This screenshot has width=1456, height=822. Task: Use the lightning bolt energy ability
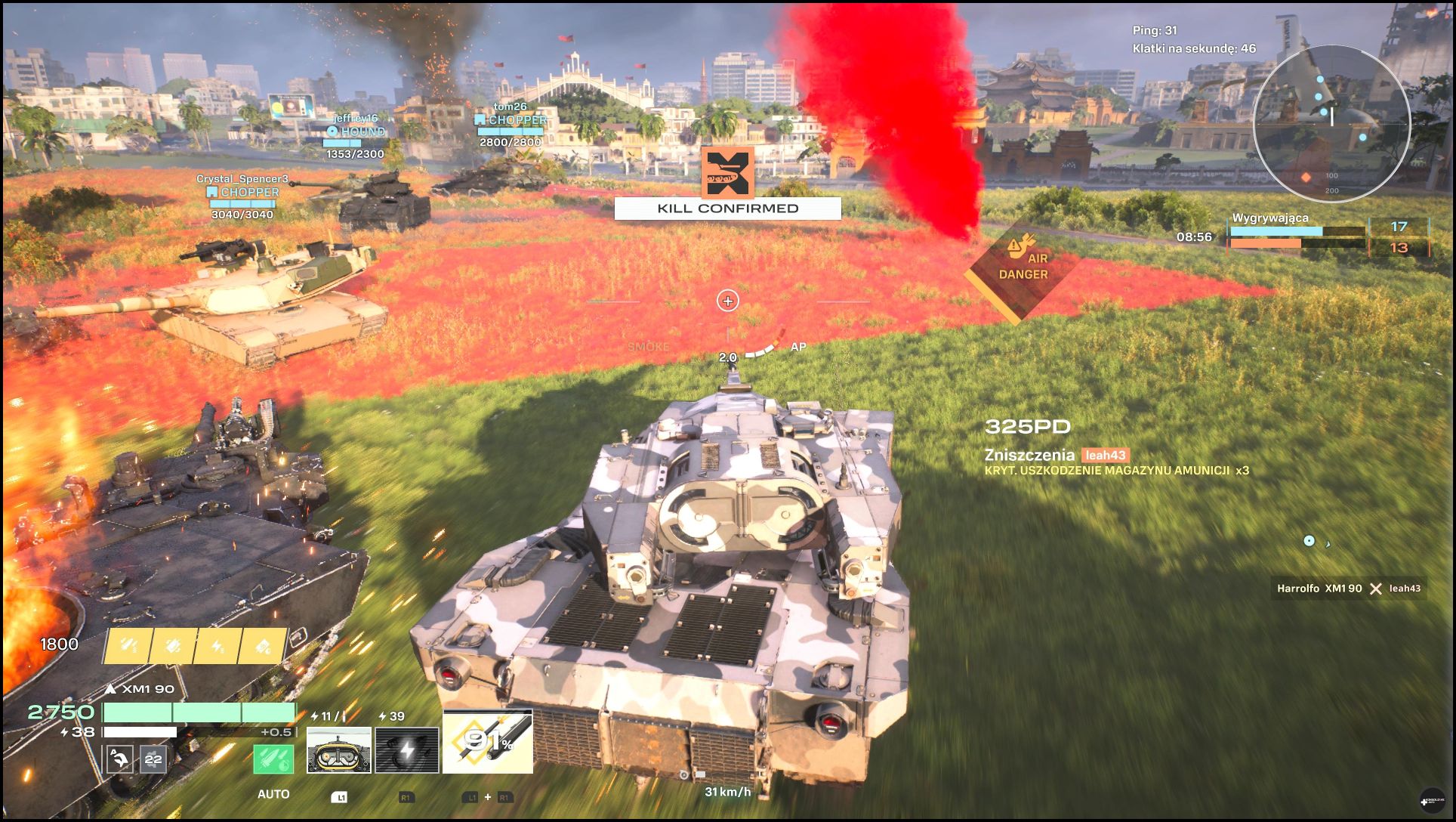[407, 749]
